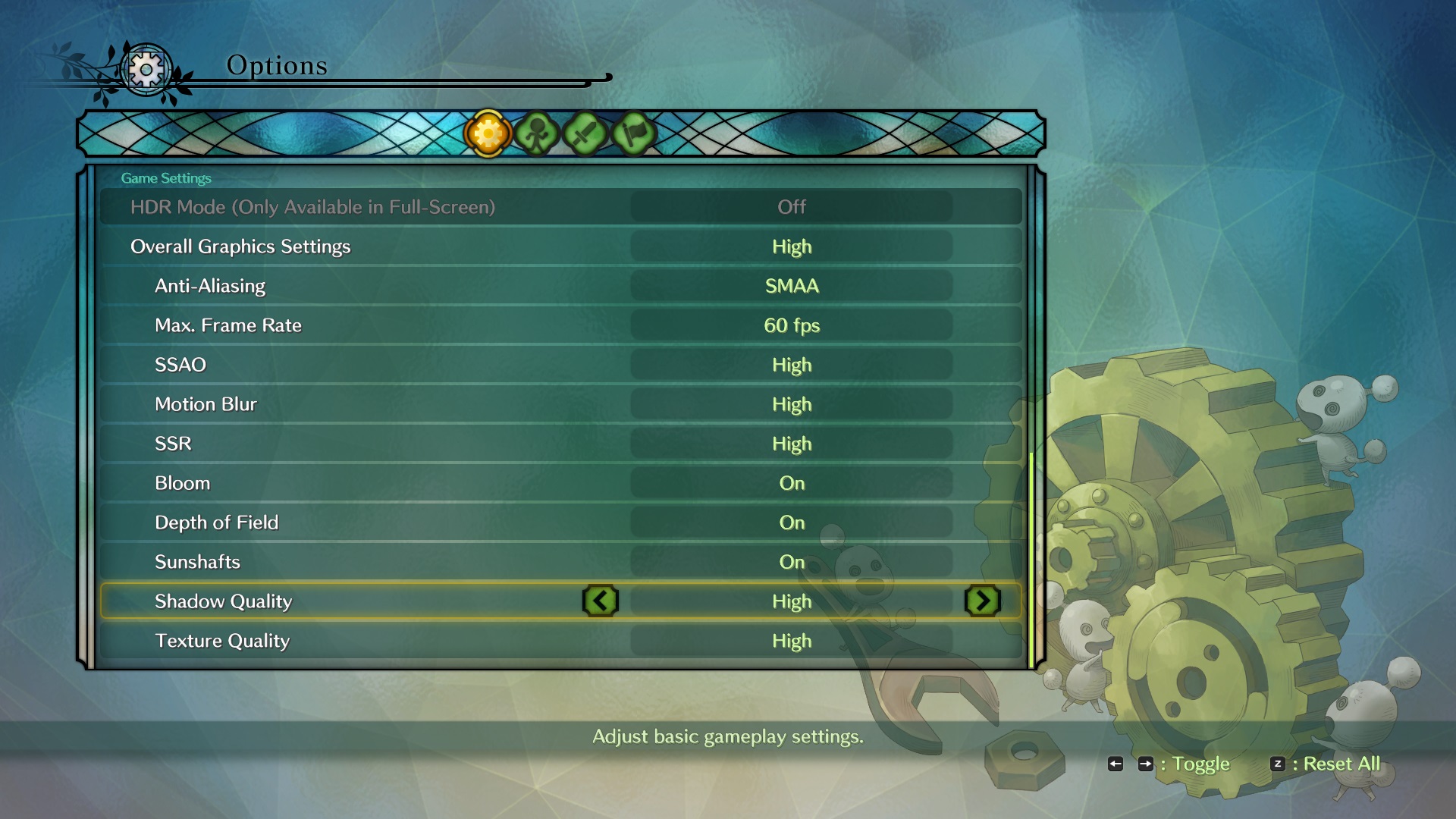Select the SSR setting row
This screenshot has width=1456, height=819.
(x=561, y=444)
